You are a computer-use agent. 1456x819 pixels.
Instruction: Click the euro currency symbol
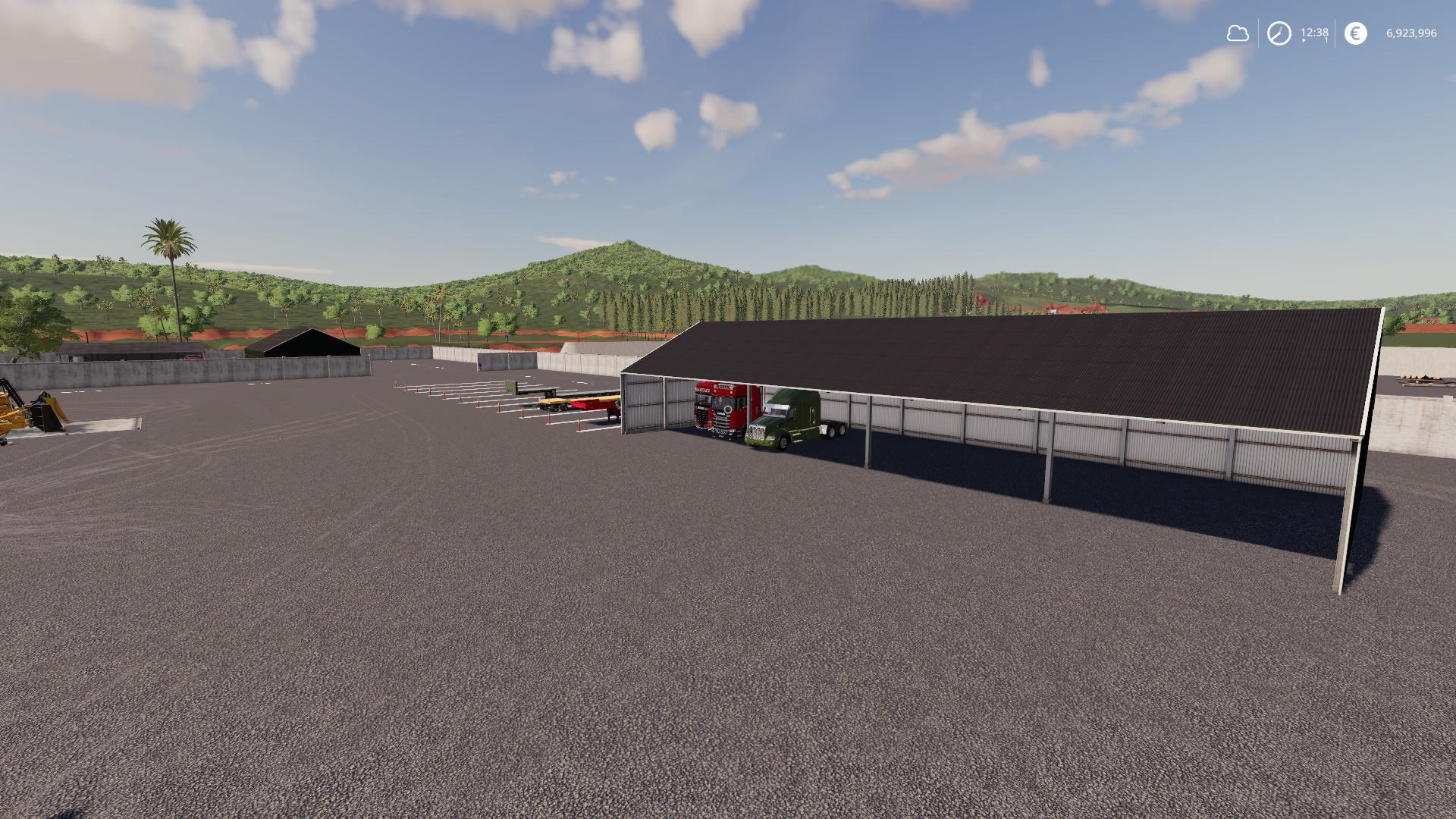click(x=1355, y=33)
